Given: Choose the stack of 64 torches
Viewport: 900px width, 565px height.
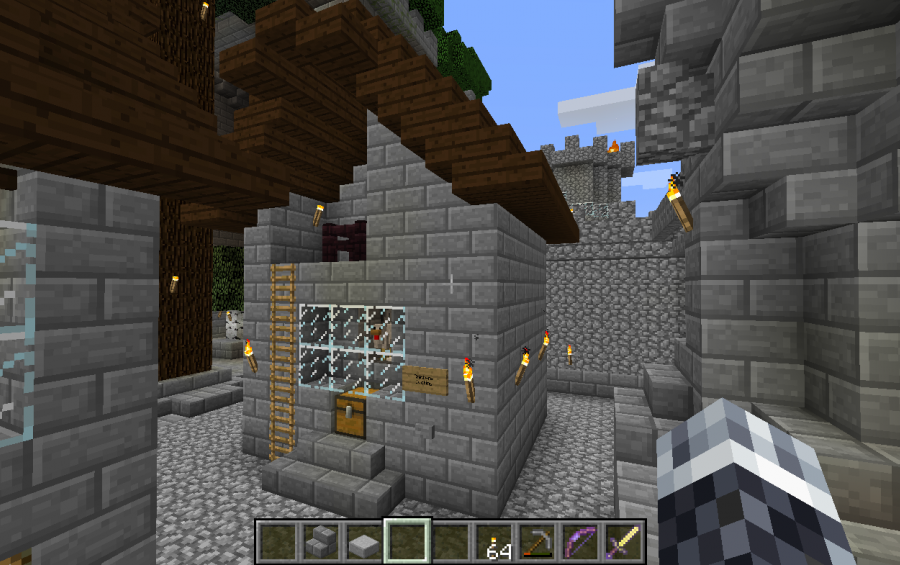Looking at the screenshot, I should (494, 541).
